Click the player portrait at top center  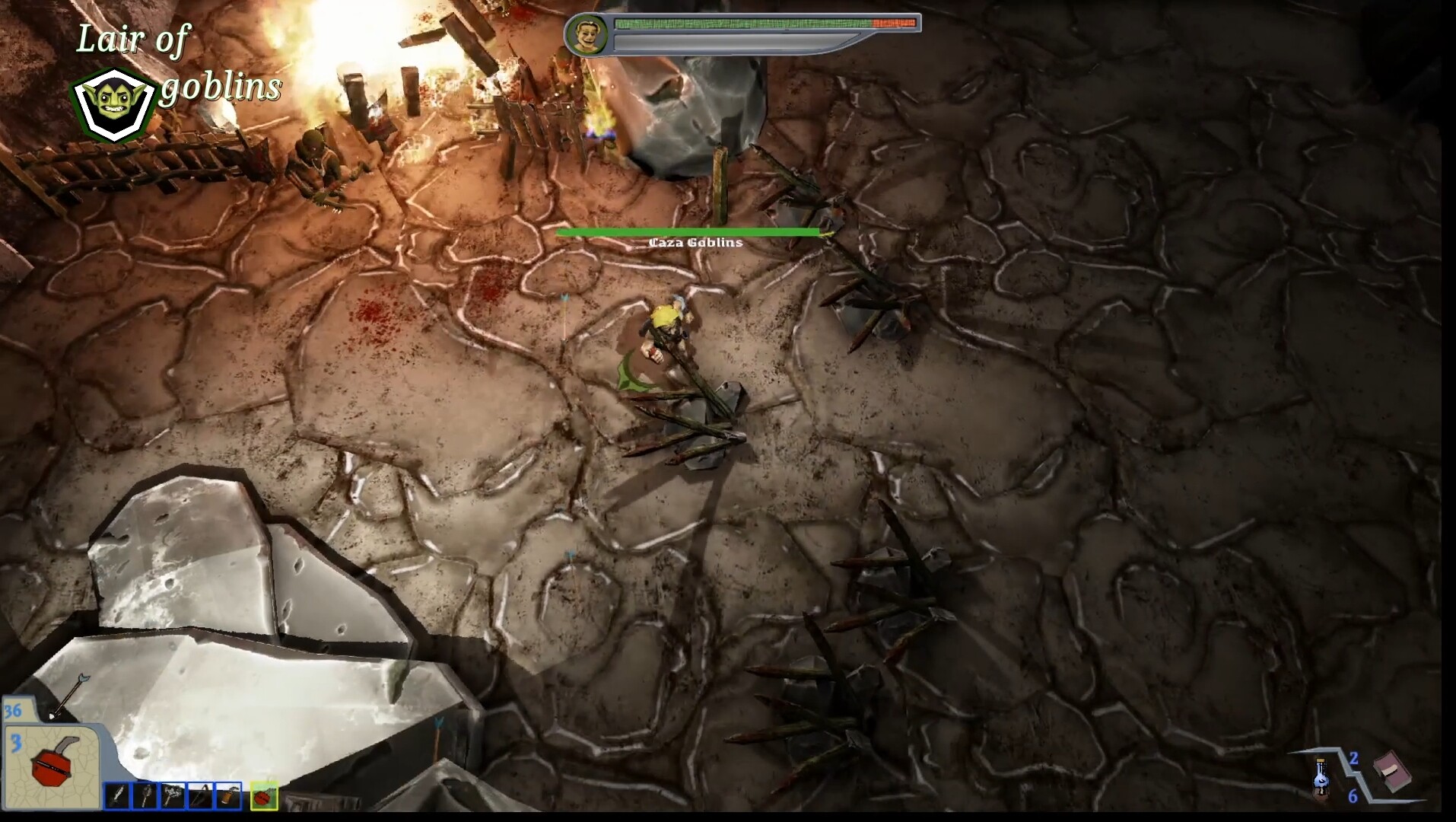click(x=587, y=34)
